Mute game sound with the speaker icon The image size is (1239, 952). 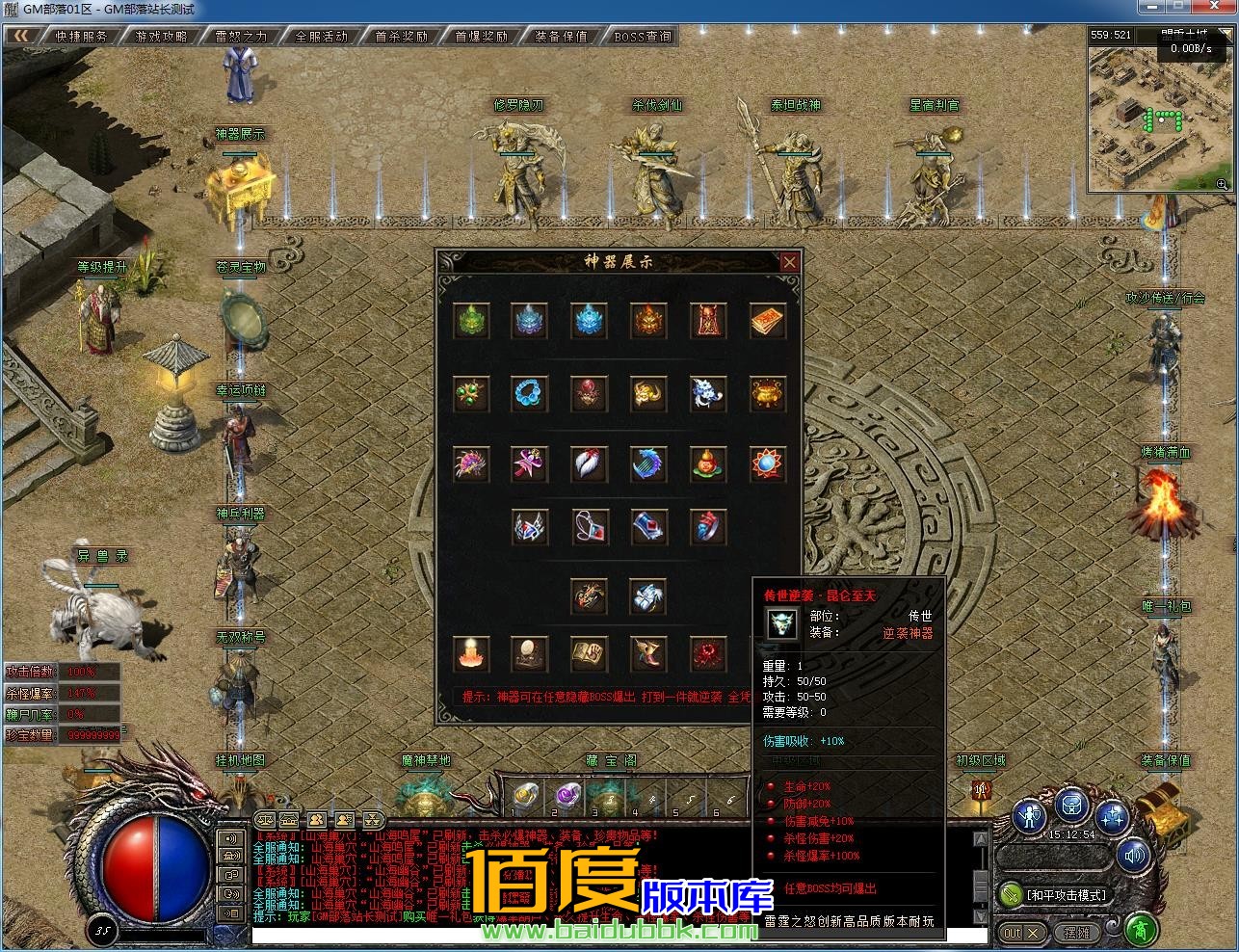coord(1133,856)
